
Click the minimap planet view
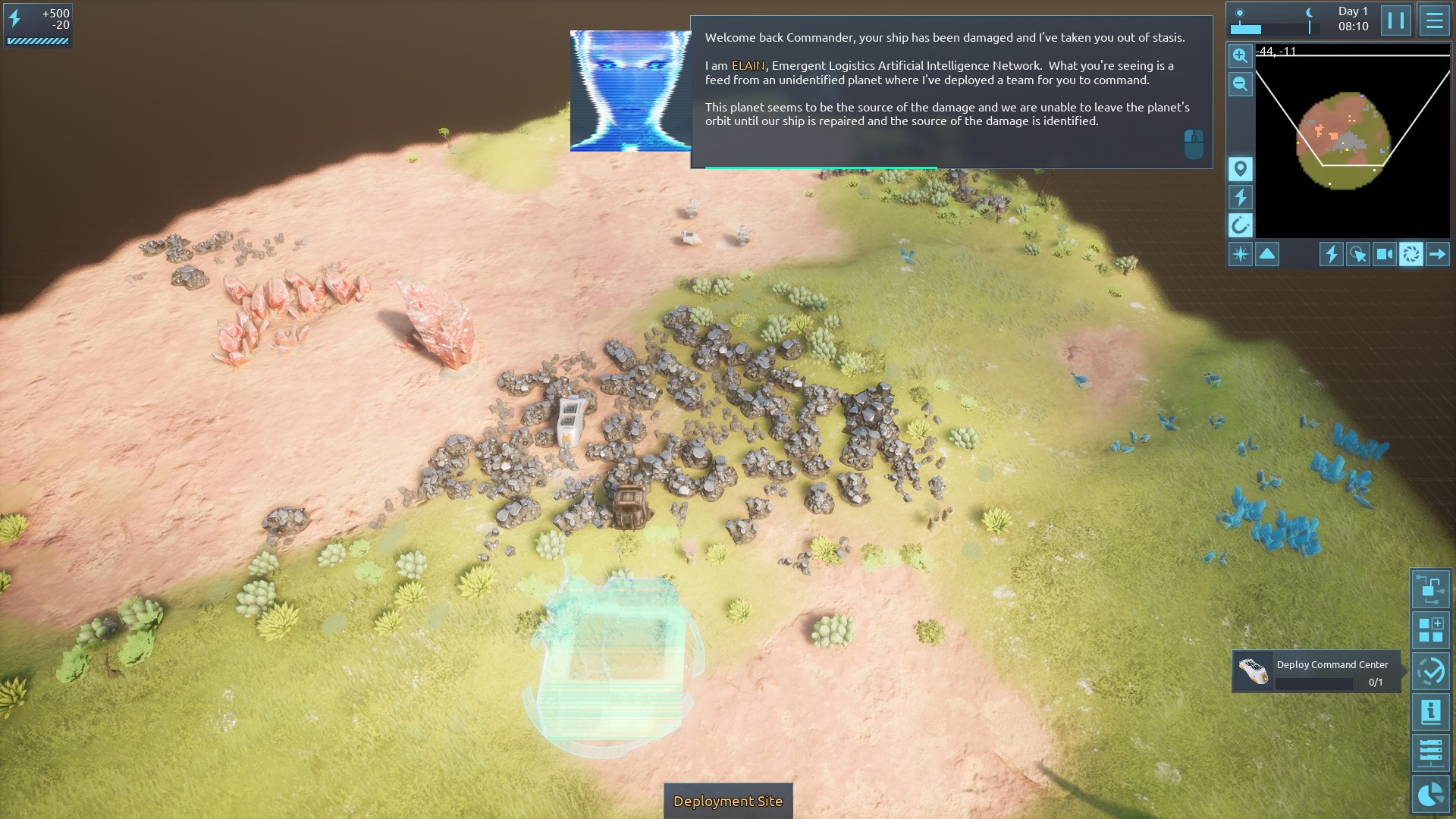pyautogui.click(x=1344, y=140)
